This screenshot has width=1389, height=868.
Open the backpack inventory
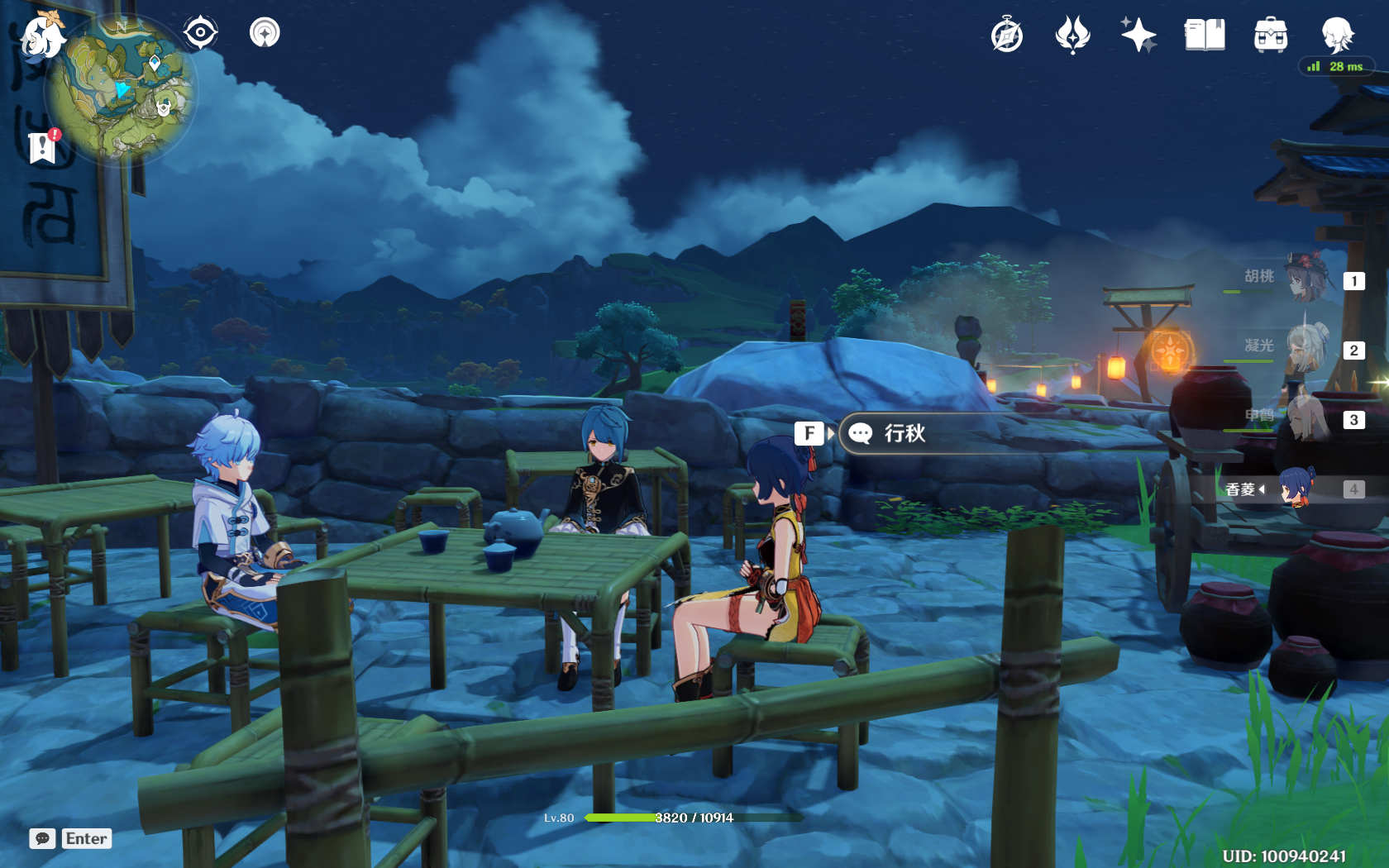tap(1271, 36)
